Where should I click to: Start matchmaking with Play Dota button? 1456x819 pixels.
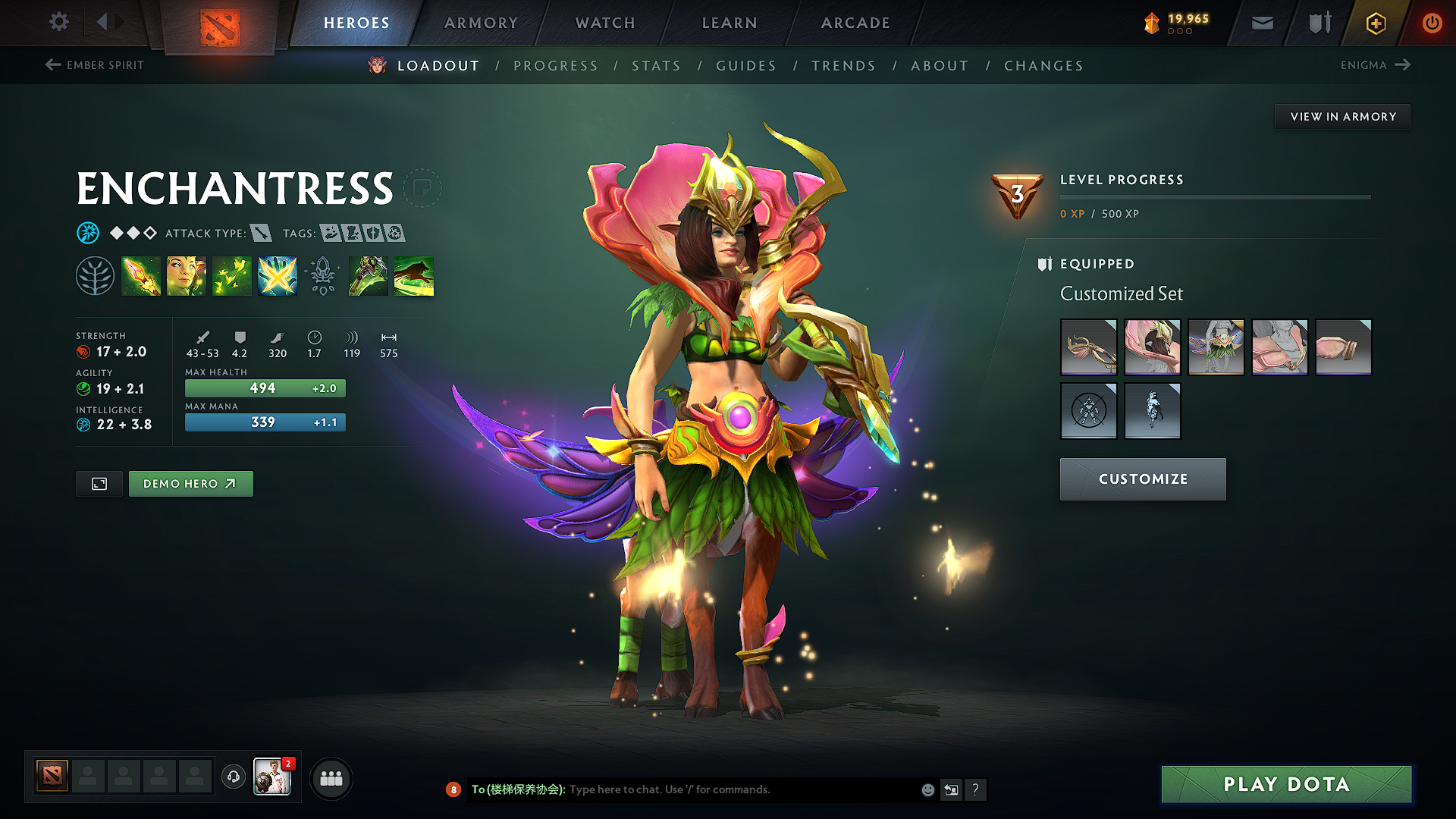point(1286,784)
